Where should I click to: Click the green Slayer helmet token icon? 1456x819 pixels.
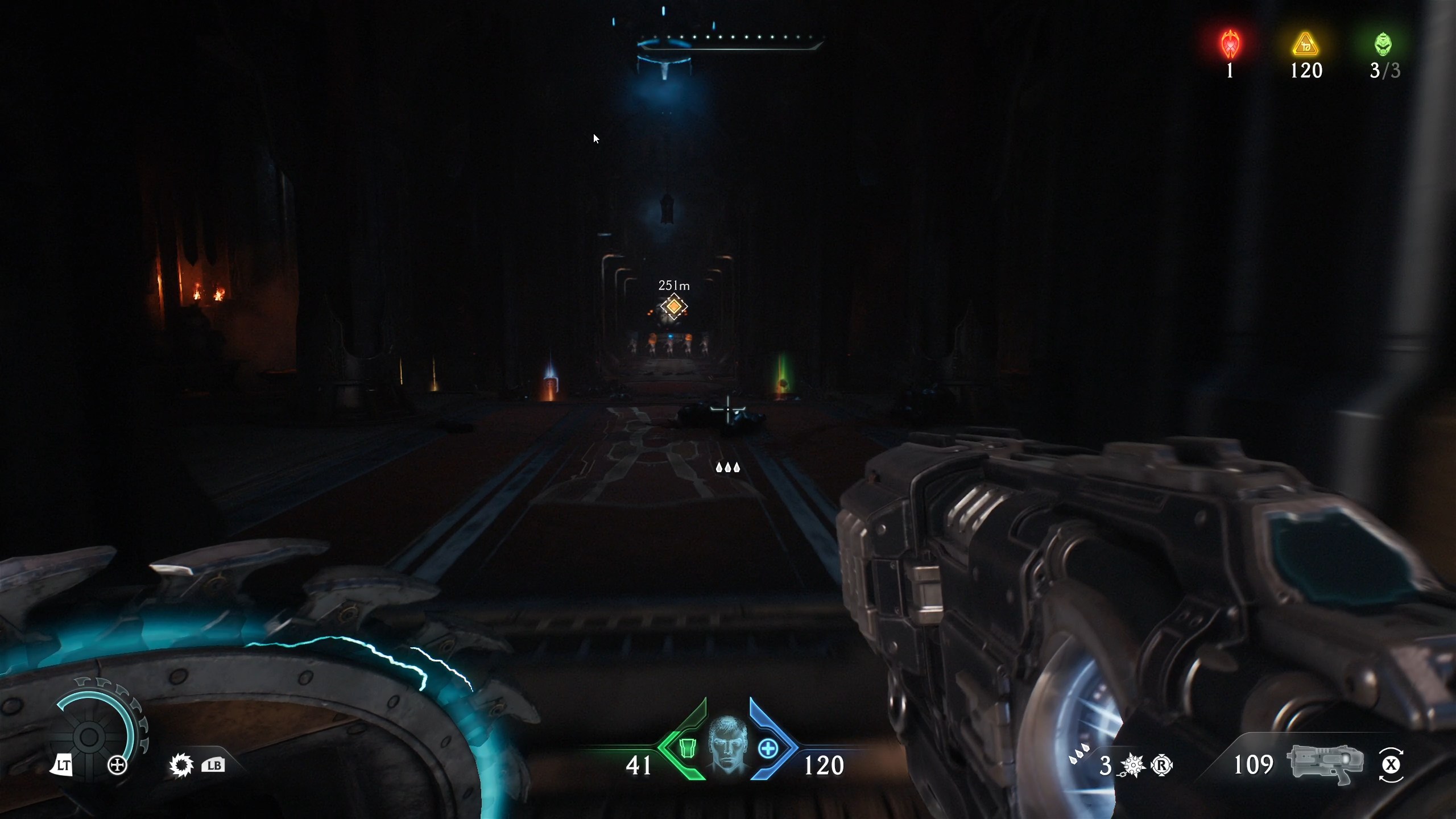[x=1384, y=44]
